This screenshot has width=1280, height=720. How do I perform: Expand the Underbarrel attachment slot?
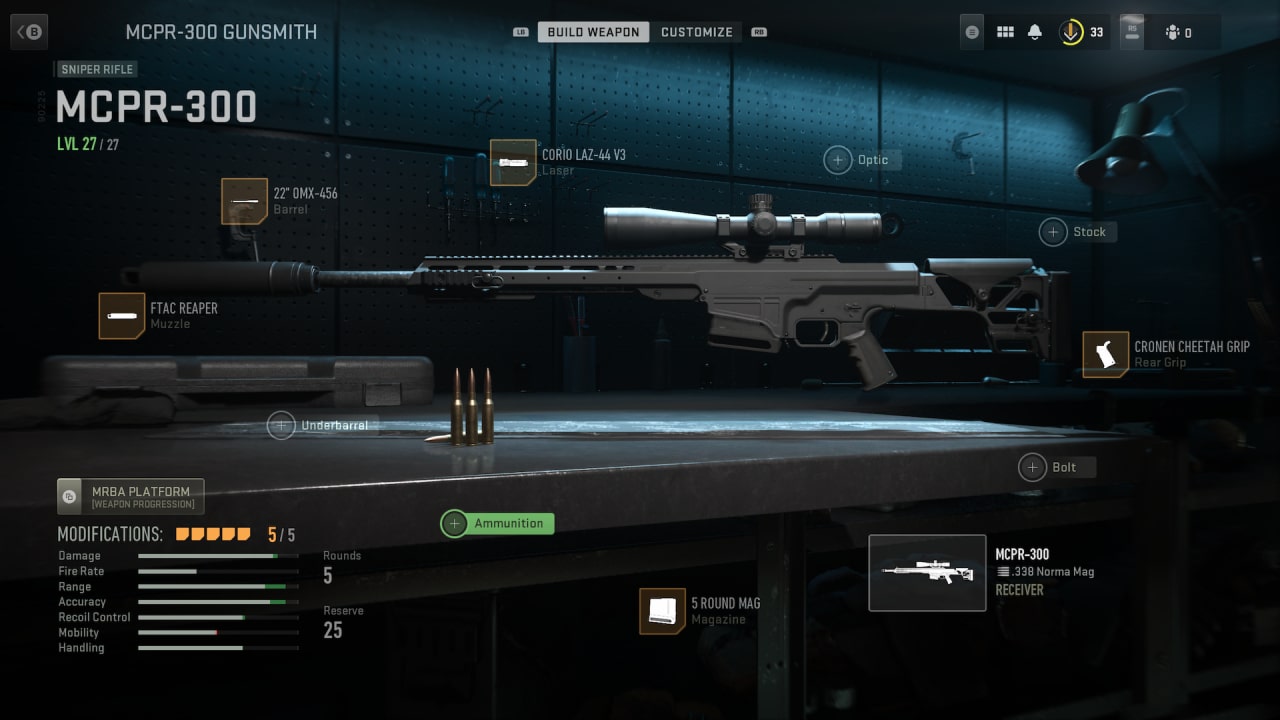coord(281,425)
